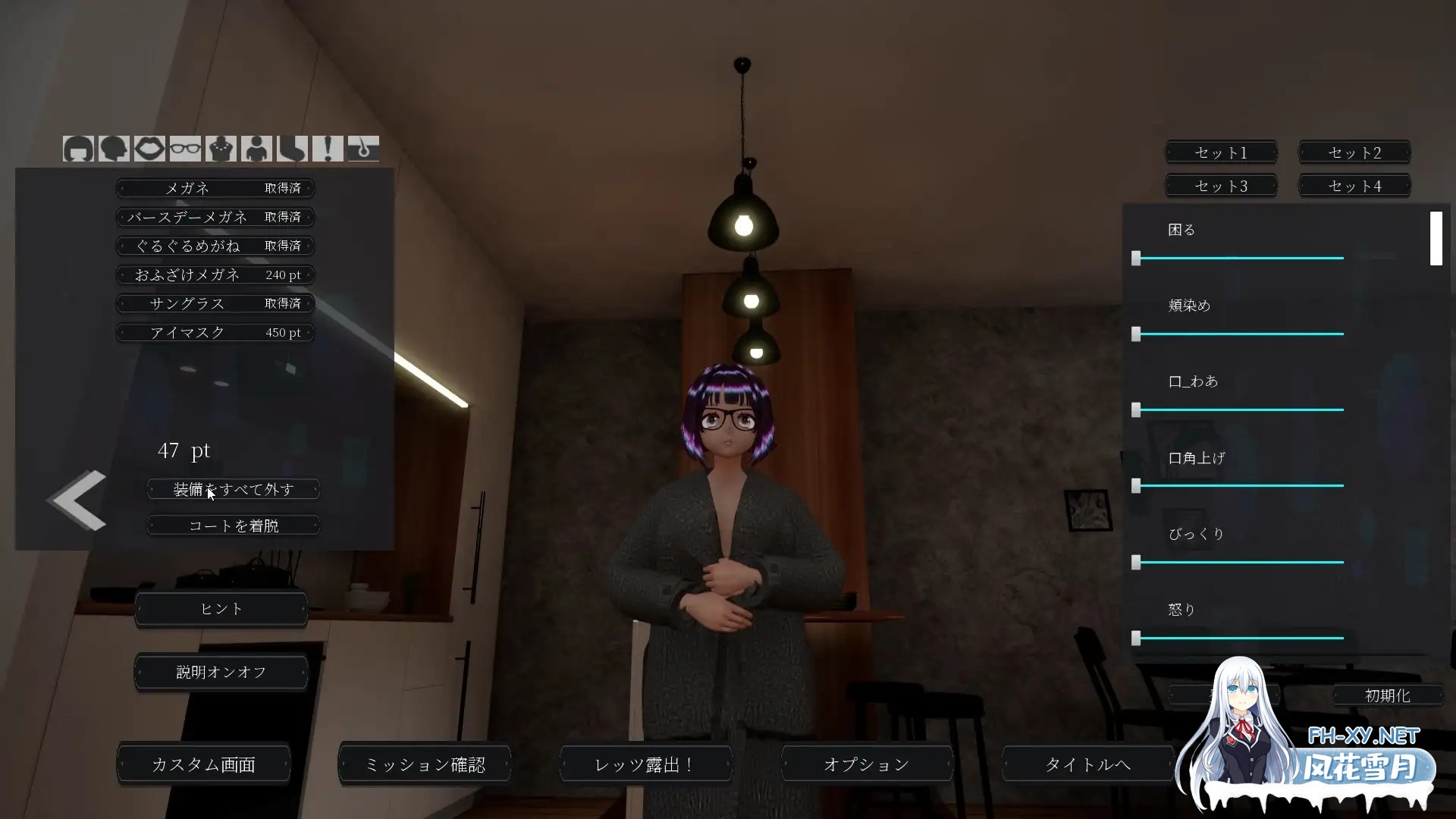
Task: Click the exclamation mark category icon
Action: coord(328,149)
